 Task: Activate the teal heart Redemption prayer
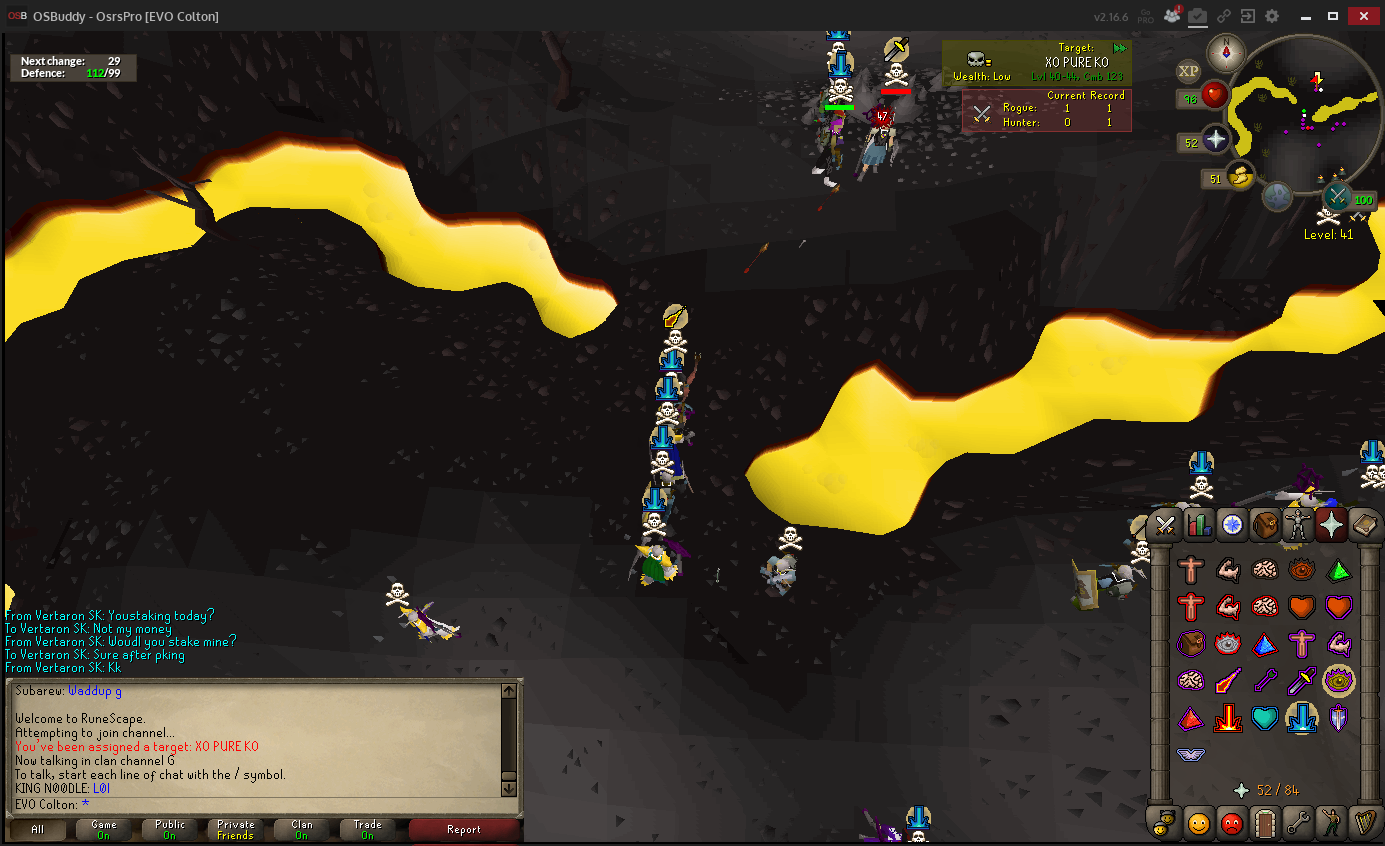click(1264, 718)
